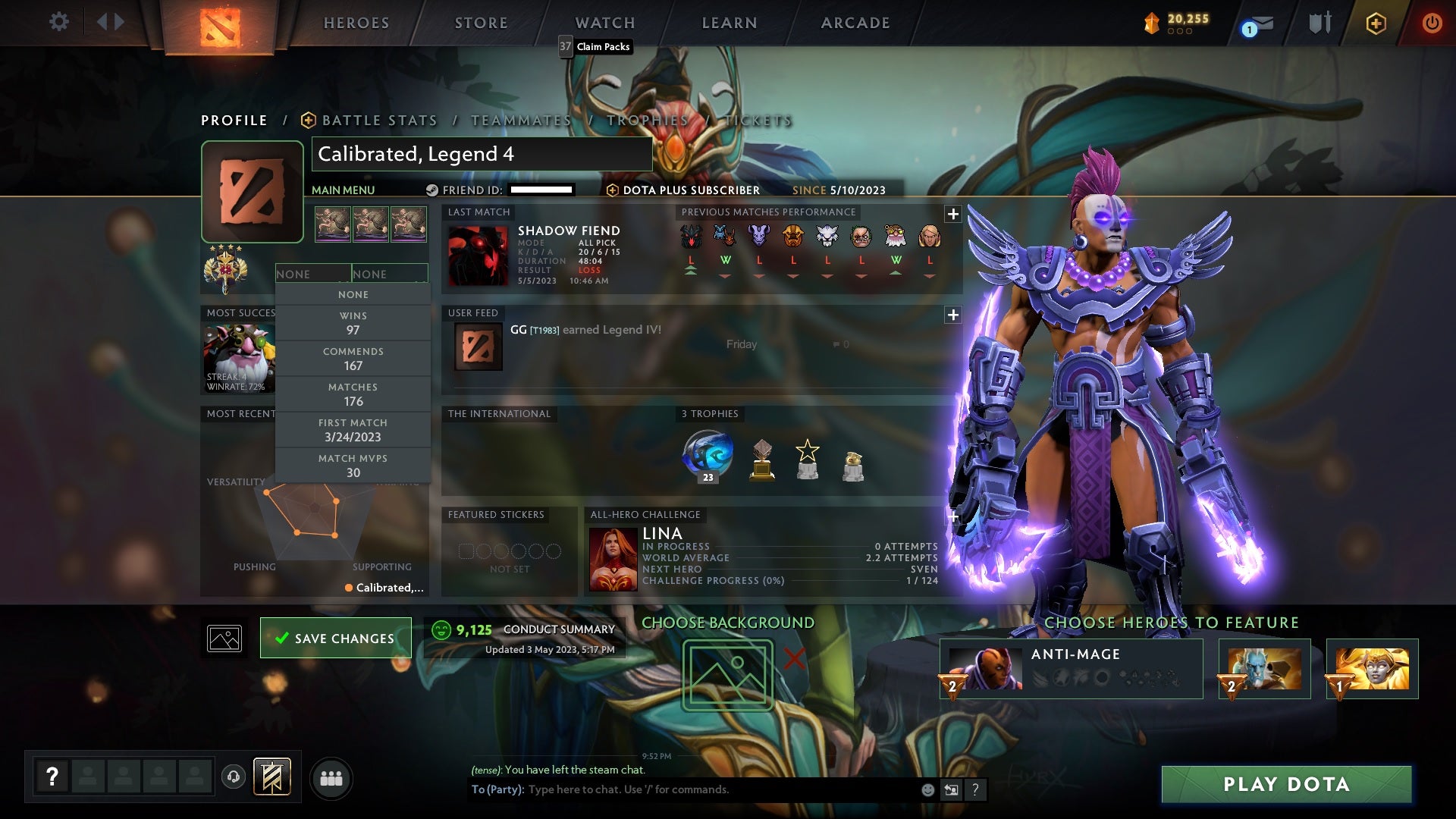Switch to the Arcade tab
Image resolution: width=1456 pixels, height=819 pixels.
coord(855,23)
